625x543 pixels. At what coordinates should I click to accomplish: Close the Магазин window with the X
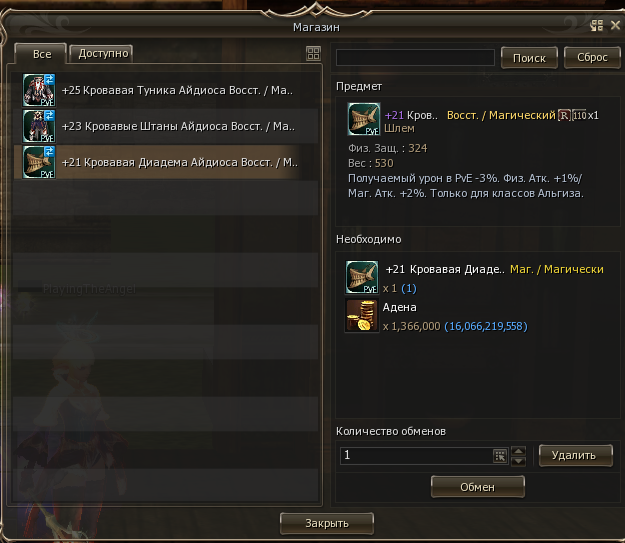(x=614, y=26)
